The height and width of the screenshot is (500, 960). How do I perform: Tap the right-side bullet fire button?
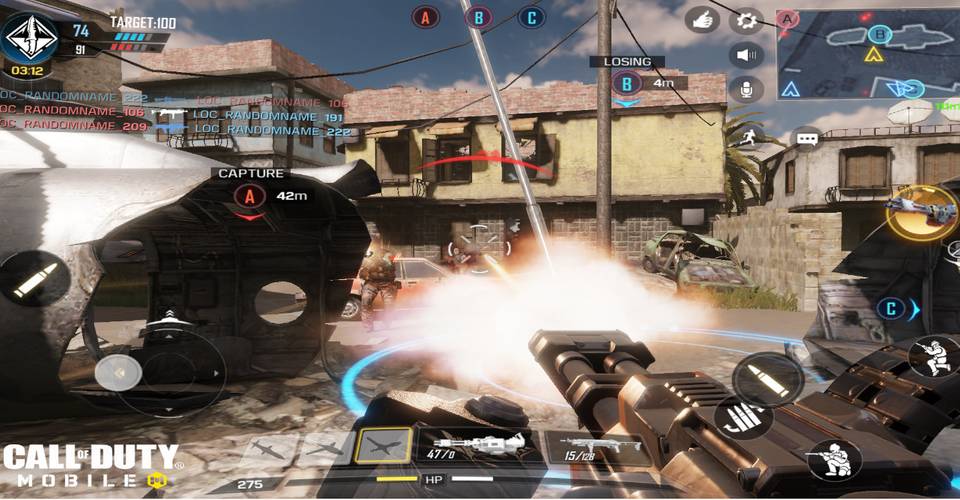point(767,380)
